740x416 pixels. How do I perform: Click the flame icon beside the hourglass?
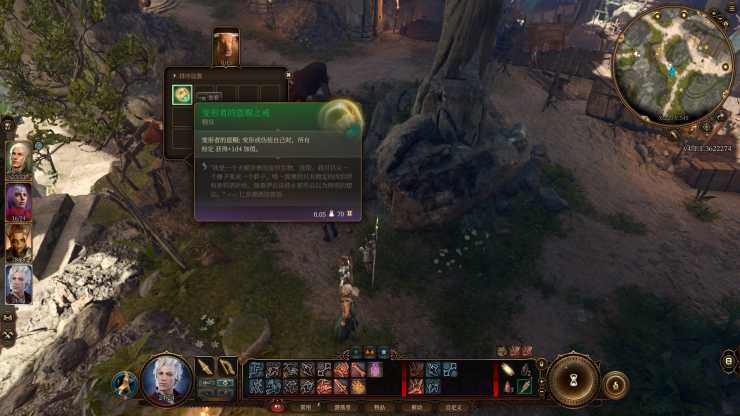point(616,382)
